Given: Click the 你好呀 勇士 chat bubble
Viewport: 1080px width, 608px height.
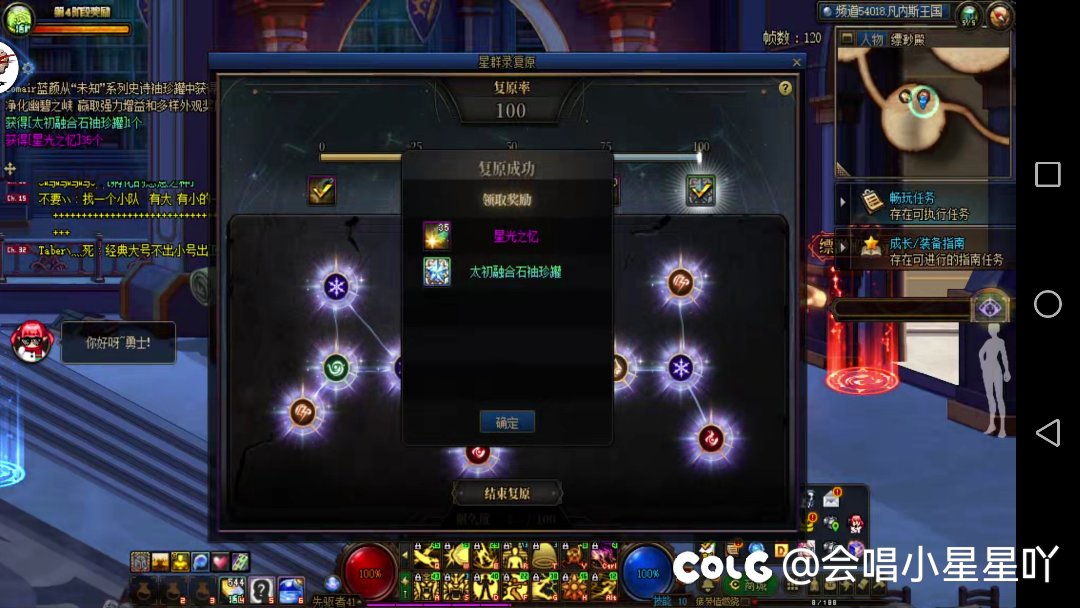Looking at the screenshot, I should coord(117,343).
